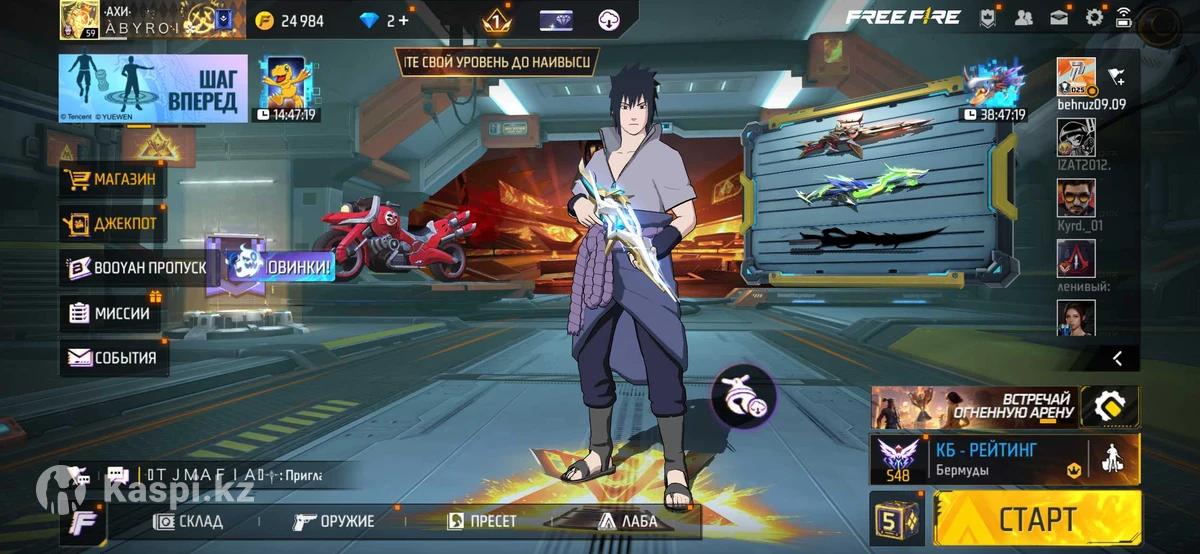Open the settings gear icon
Screen dimensions: 1200x554
[x=1094, y=17]
